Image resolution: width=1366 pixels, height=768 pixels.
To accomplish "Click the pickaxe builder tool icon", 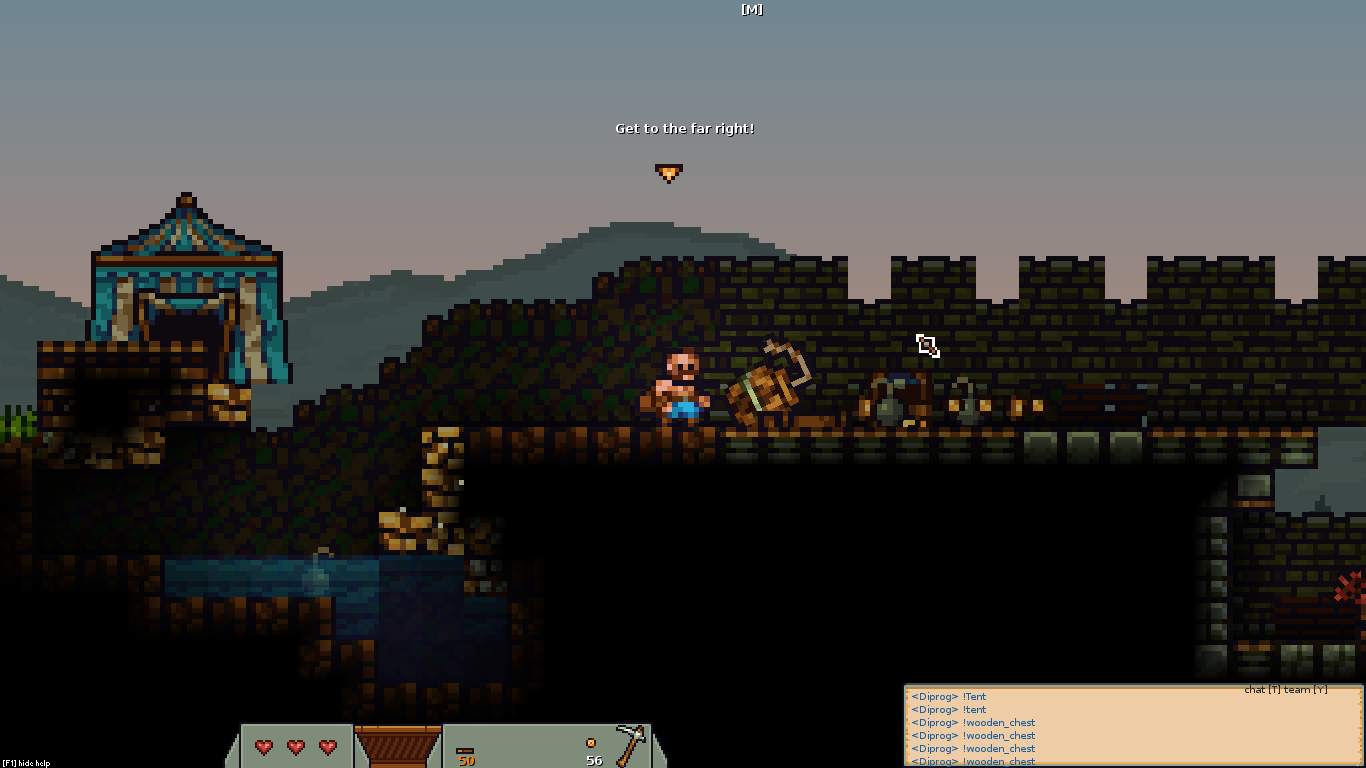I will coord(631,745).
